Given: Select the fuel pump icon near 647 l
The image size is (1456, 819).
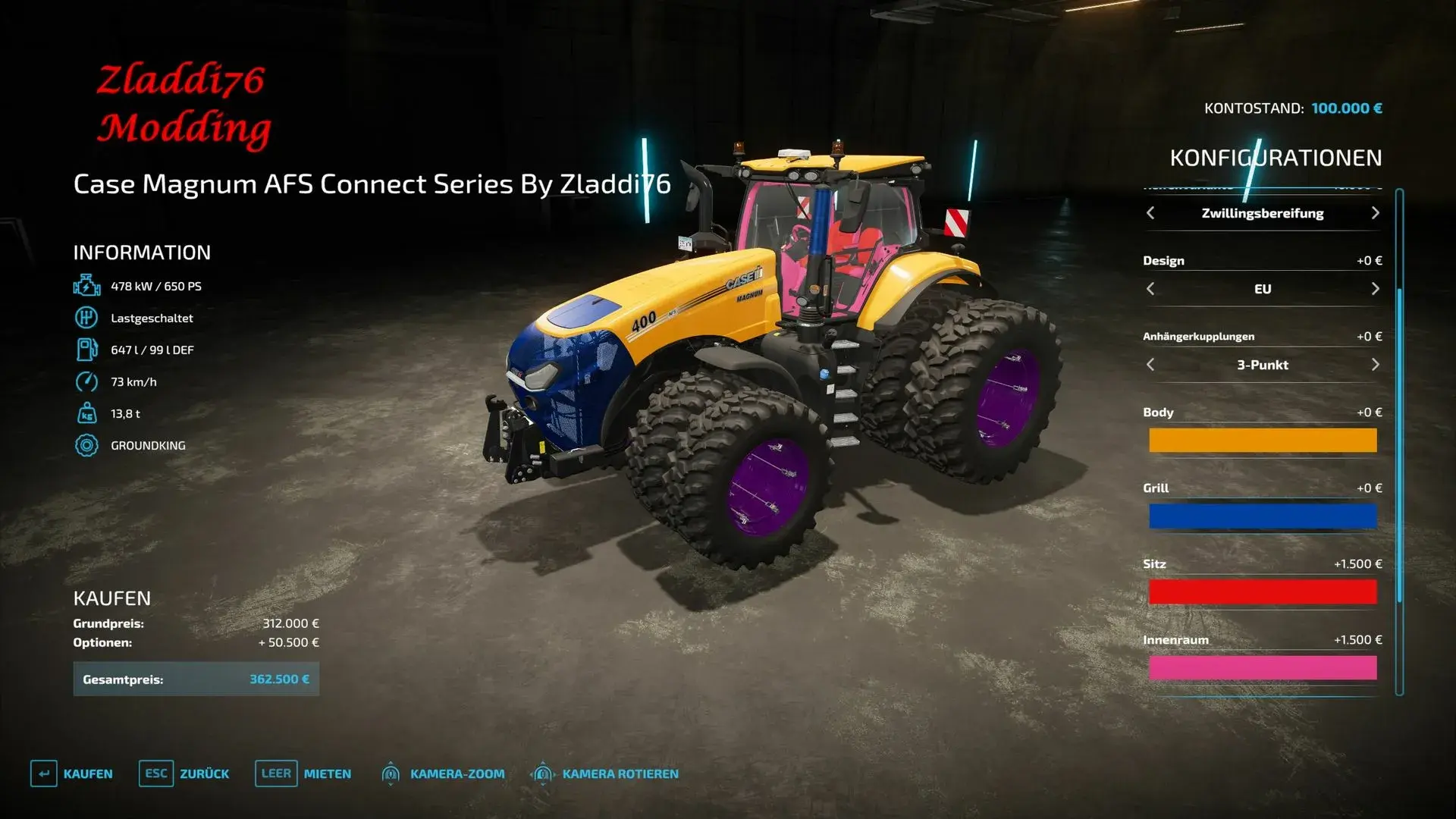Looking at the screenshot, I should tap(86, 350).
